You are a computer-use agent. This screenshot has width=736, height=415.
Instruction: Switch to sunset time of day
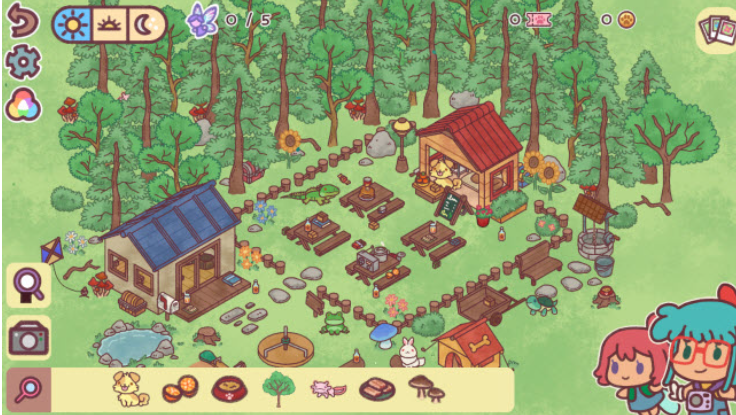[x=109, y=24]
